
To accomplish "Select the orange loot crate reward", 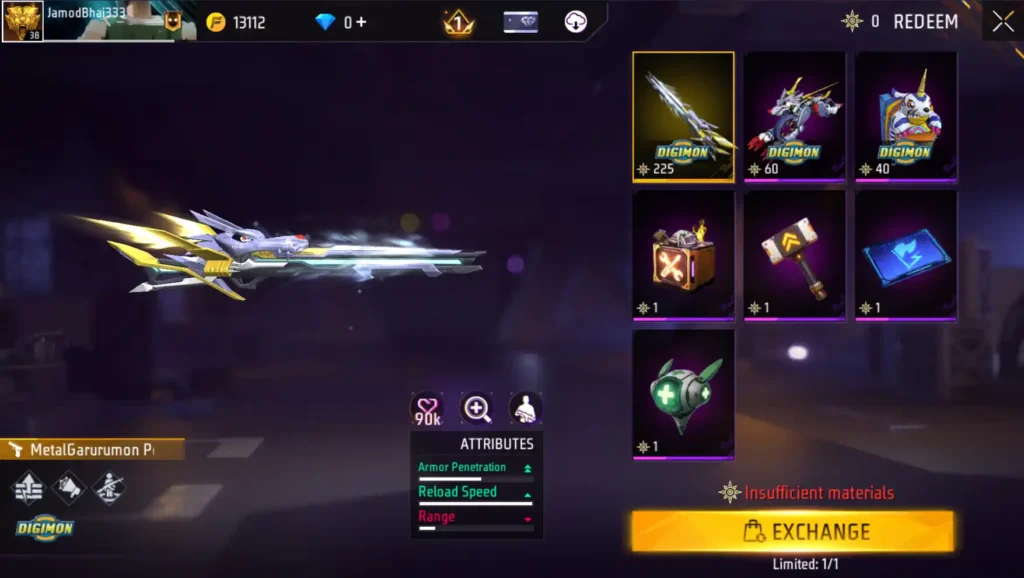I will coord(683,256).
